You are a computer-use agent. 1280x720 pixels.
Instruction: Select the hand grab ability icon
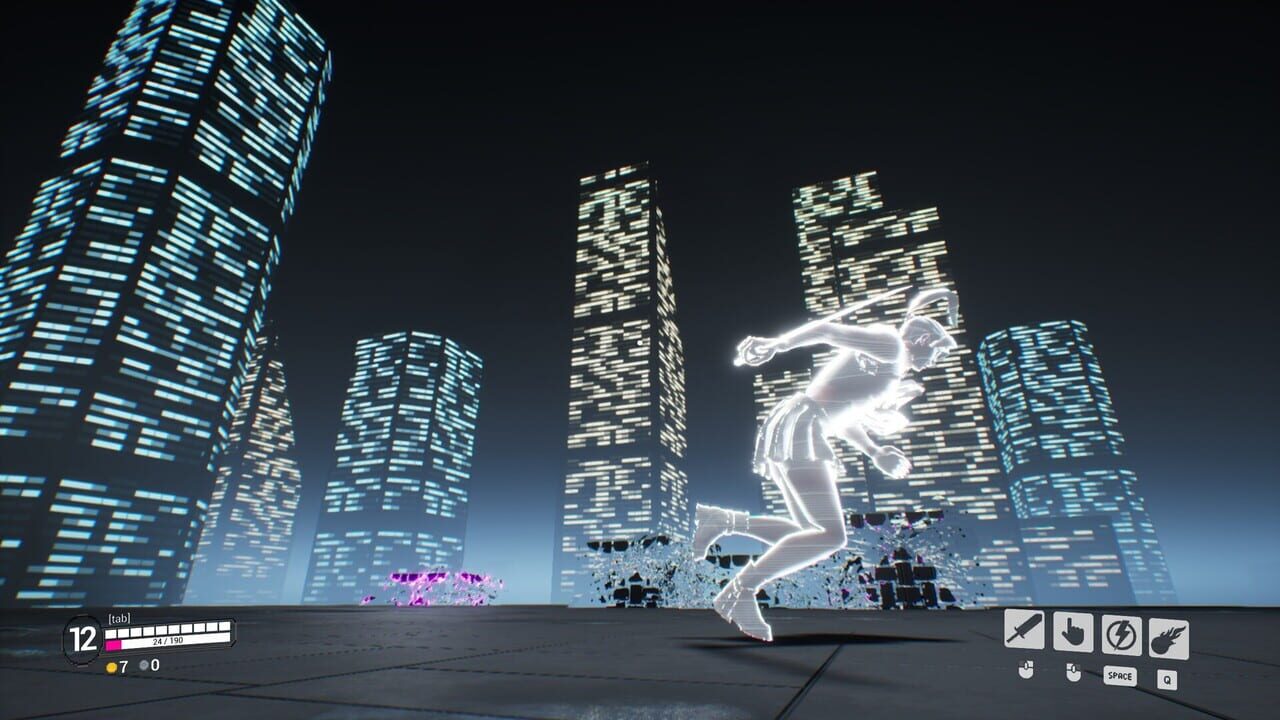pyautogui.click(x=1073, y=631)
